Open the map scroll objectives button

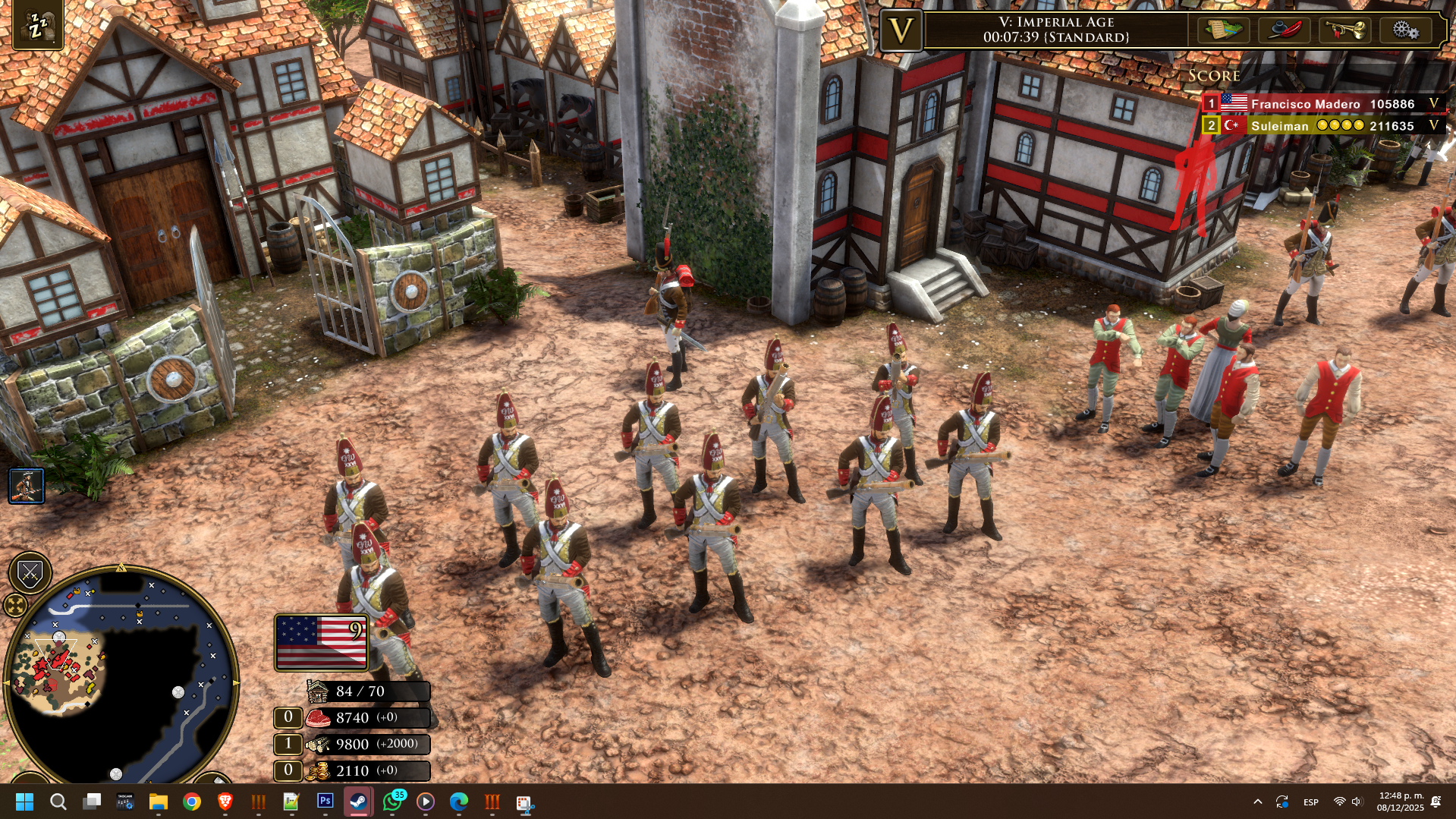1223,30
